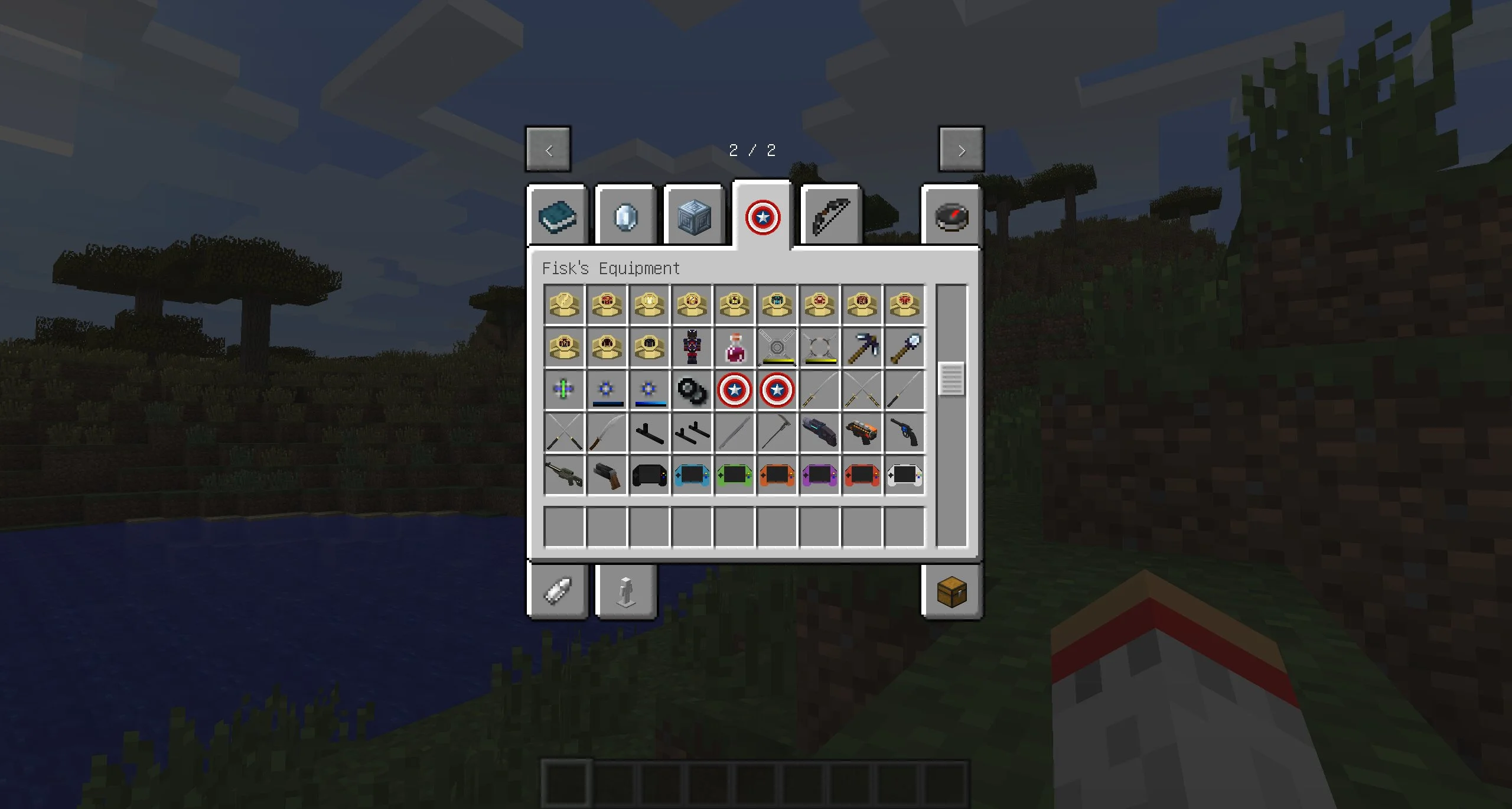
Task: Select the green handheld console
Action: 734,475
